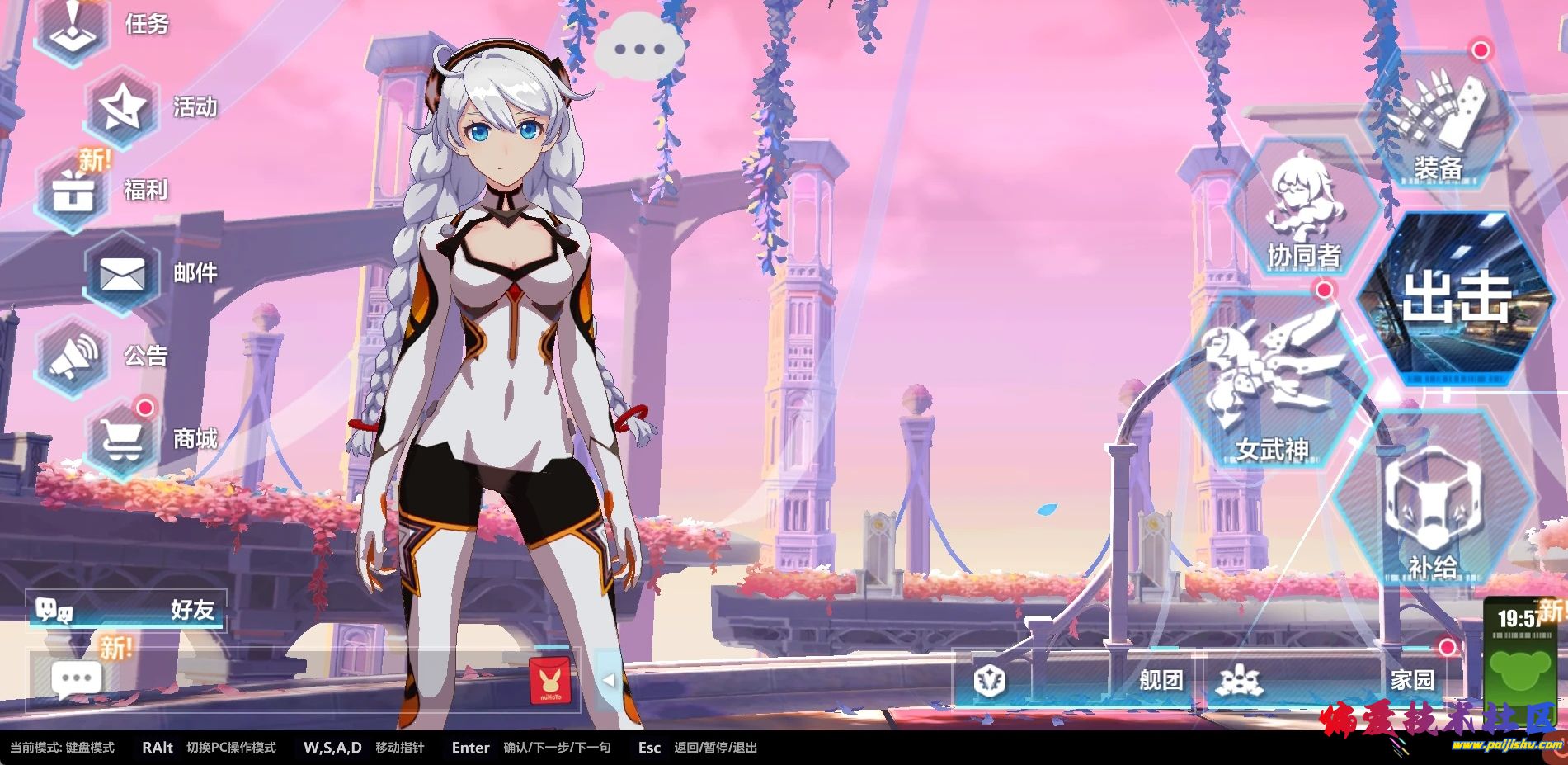1568x765 pixels.
Task: Open the 装备 equipment menu
Action: [x=1439, y=124]
